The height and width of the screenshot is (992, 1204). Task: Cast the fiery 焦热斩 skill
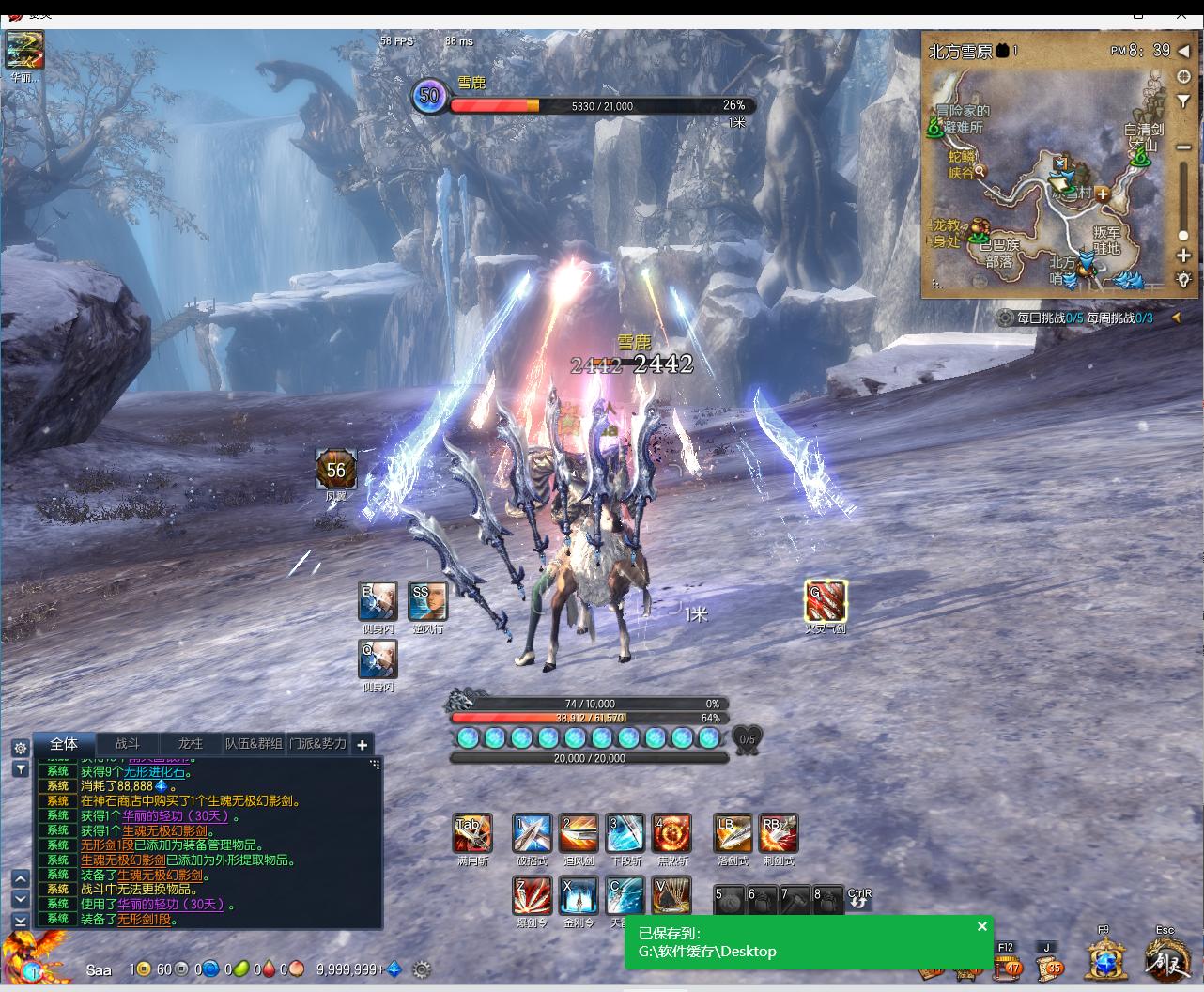point(671,833)
